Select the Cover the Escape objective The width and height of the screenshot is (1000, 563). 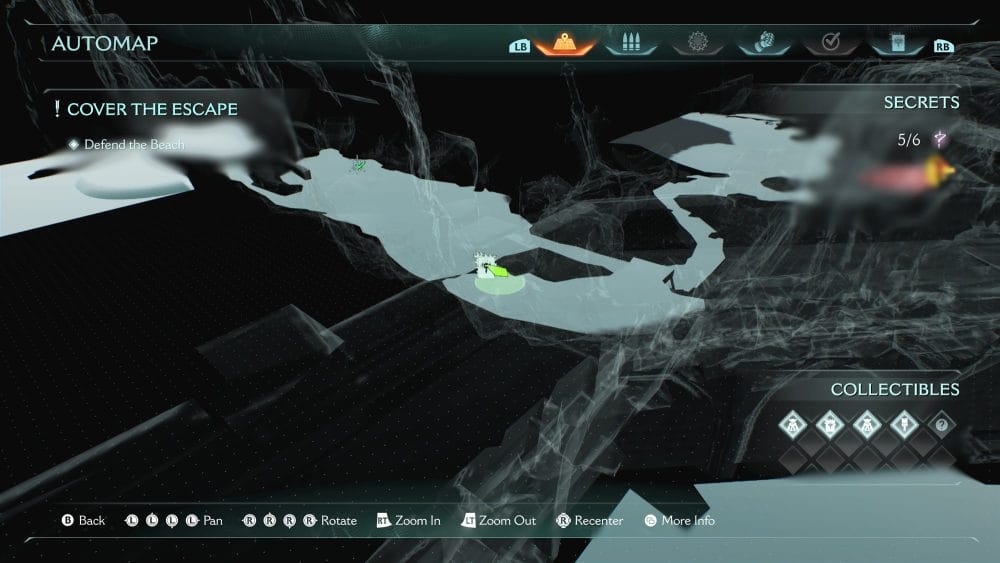150,108
